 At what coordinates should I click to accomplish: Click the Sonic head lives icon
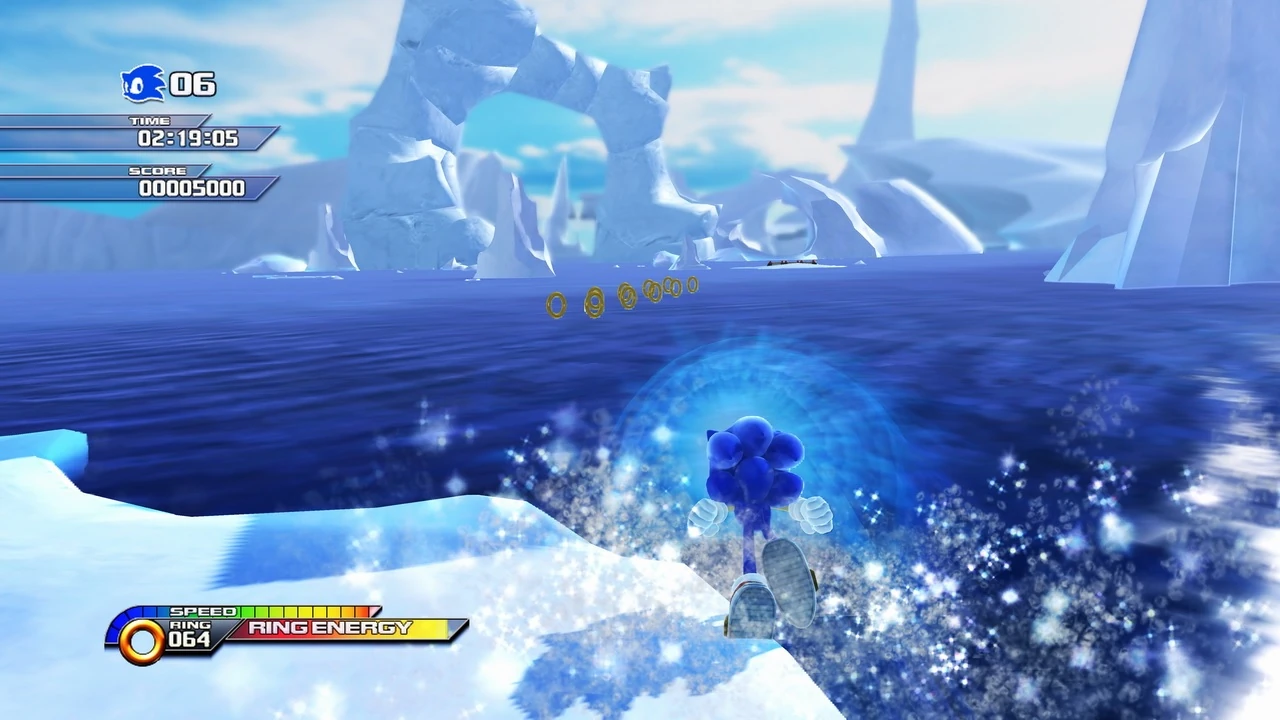[x=142, y=84]
